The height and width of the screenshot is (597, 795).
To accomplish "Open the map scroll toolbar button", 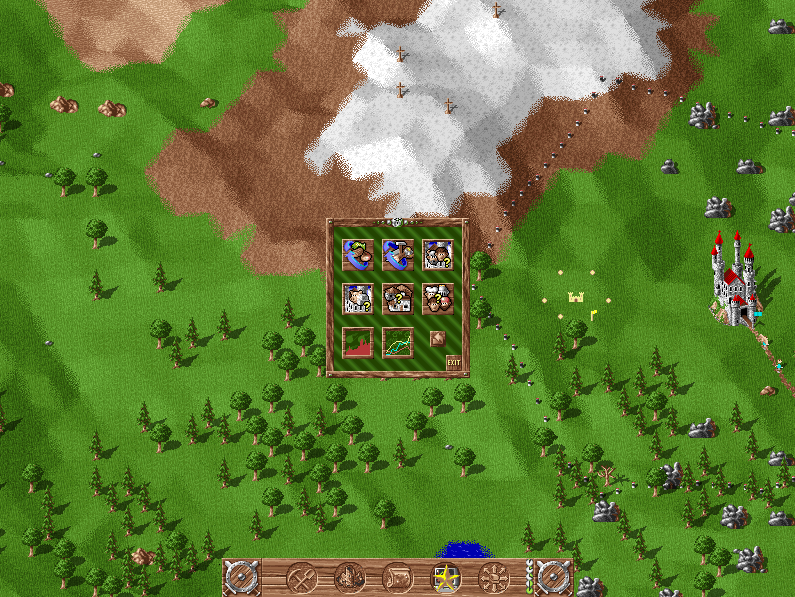I will coord(397,577).
